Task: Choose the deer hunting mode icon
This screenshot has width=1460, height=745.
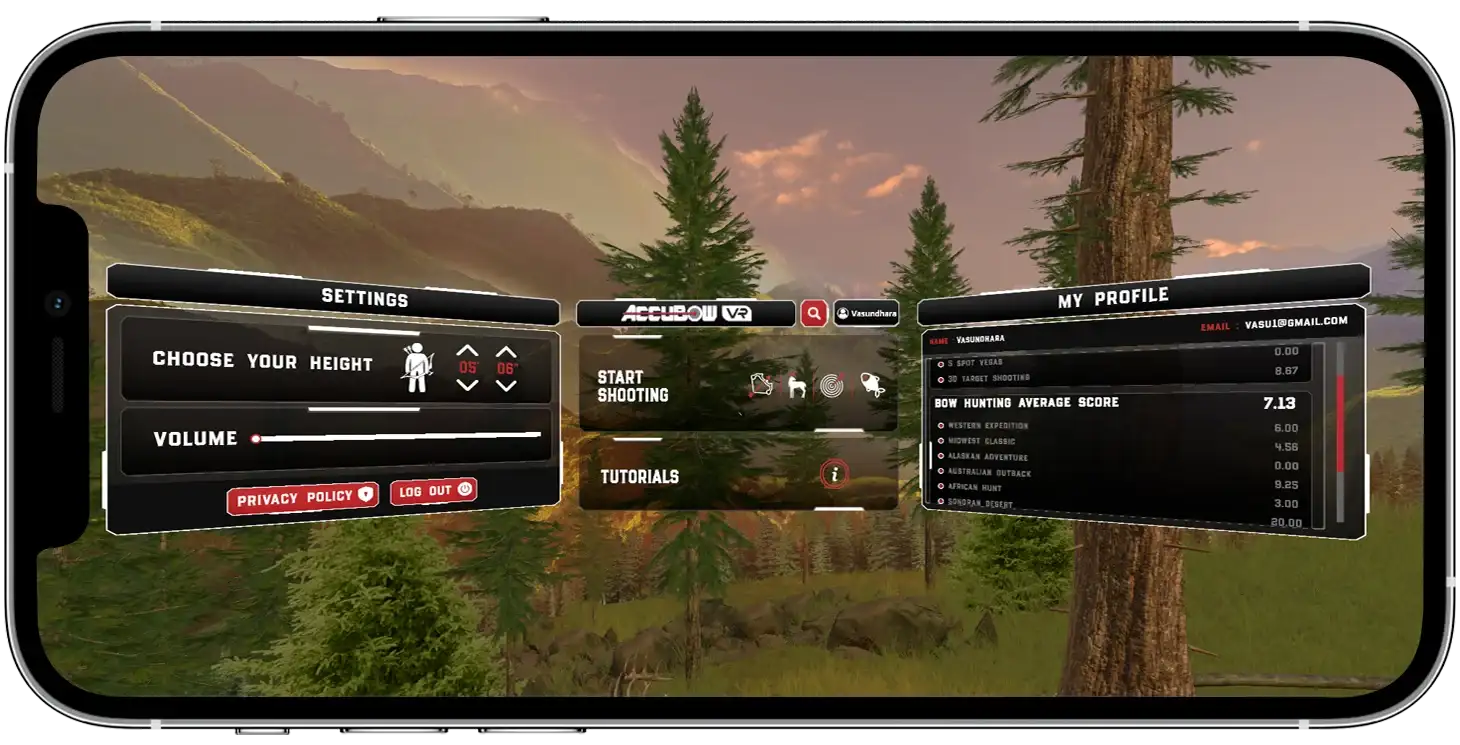Action: tap(797, 386)
